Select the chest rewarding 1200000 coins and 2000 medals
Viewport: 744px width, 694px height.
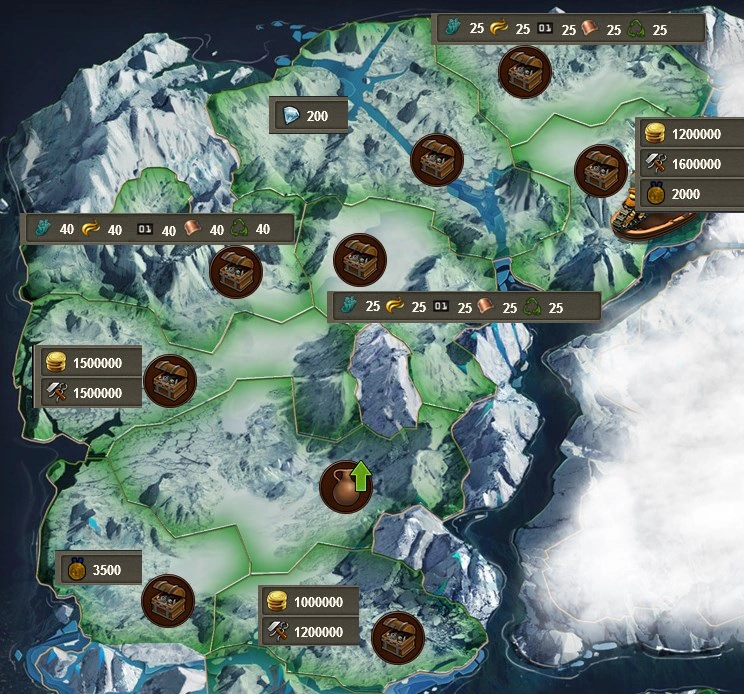tap(602, 171)
